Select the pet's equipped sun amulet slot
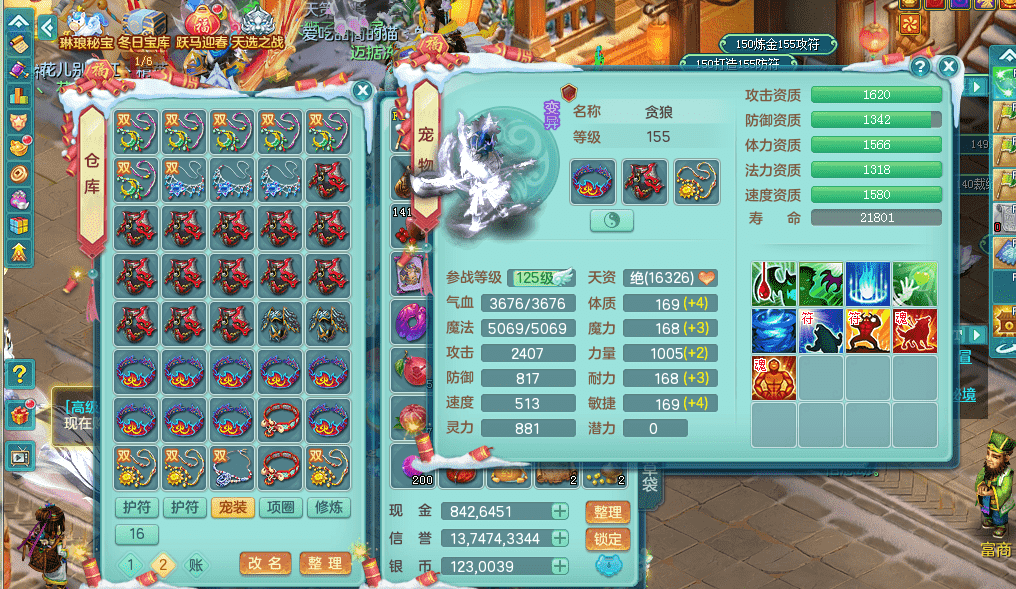 point(697,181)
